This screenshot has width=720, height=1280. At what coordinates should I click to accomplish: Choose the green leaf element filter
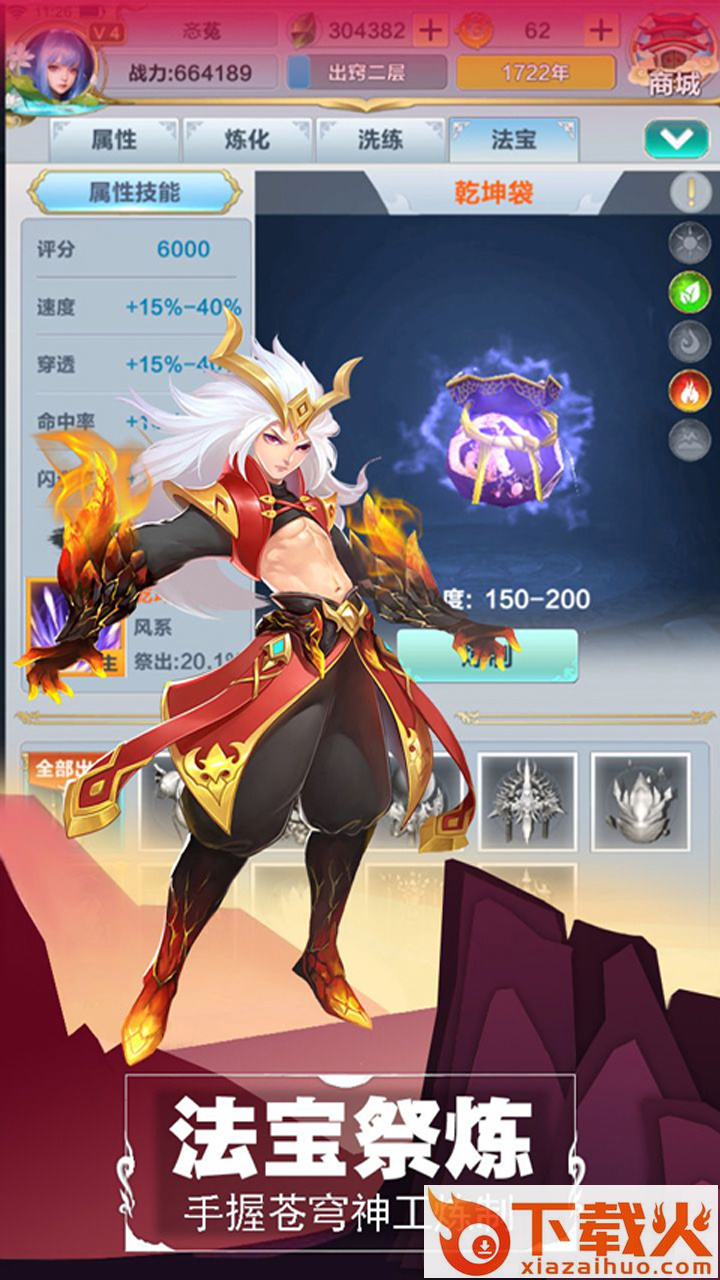690,292
